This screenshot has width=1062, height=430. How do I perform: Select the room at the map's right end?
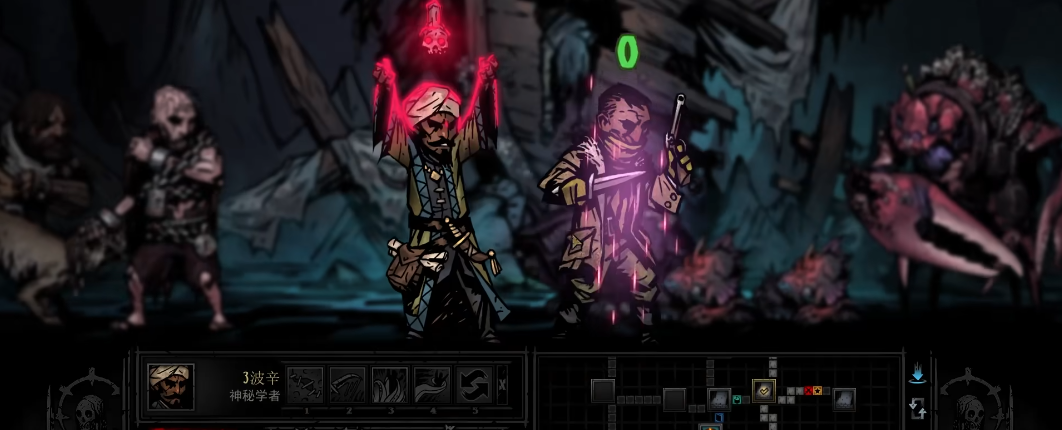(x=844, y=399)
